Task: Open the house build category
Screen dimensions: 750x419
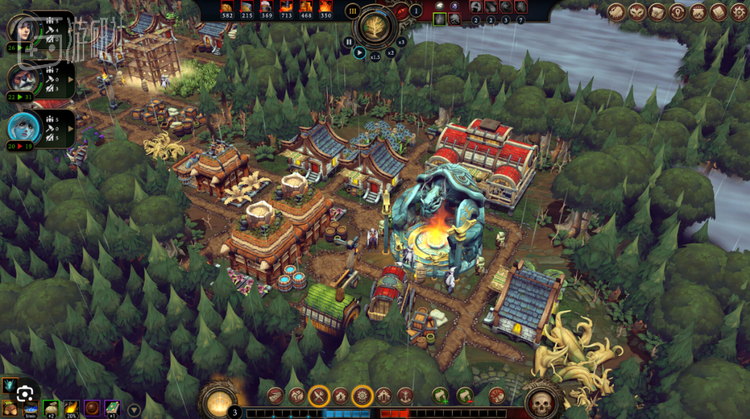Action: 340,396
